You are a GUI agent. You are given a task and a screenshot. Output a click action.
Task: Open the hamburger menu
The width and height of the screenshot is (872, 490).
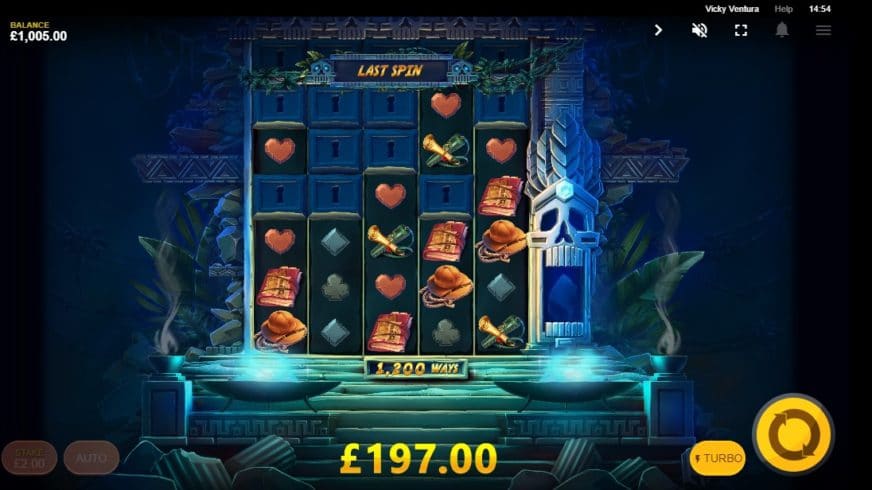823,30
